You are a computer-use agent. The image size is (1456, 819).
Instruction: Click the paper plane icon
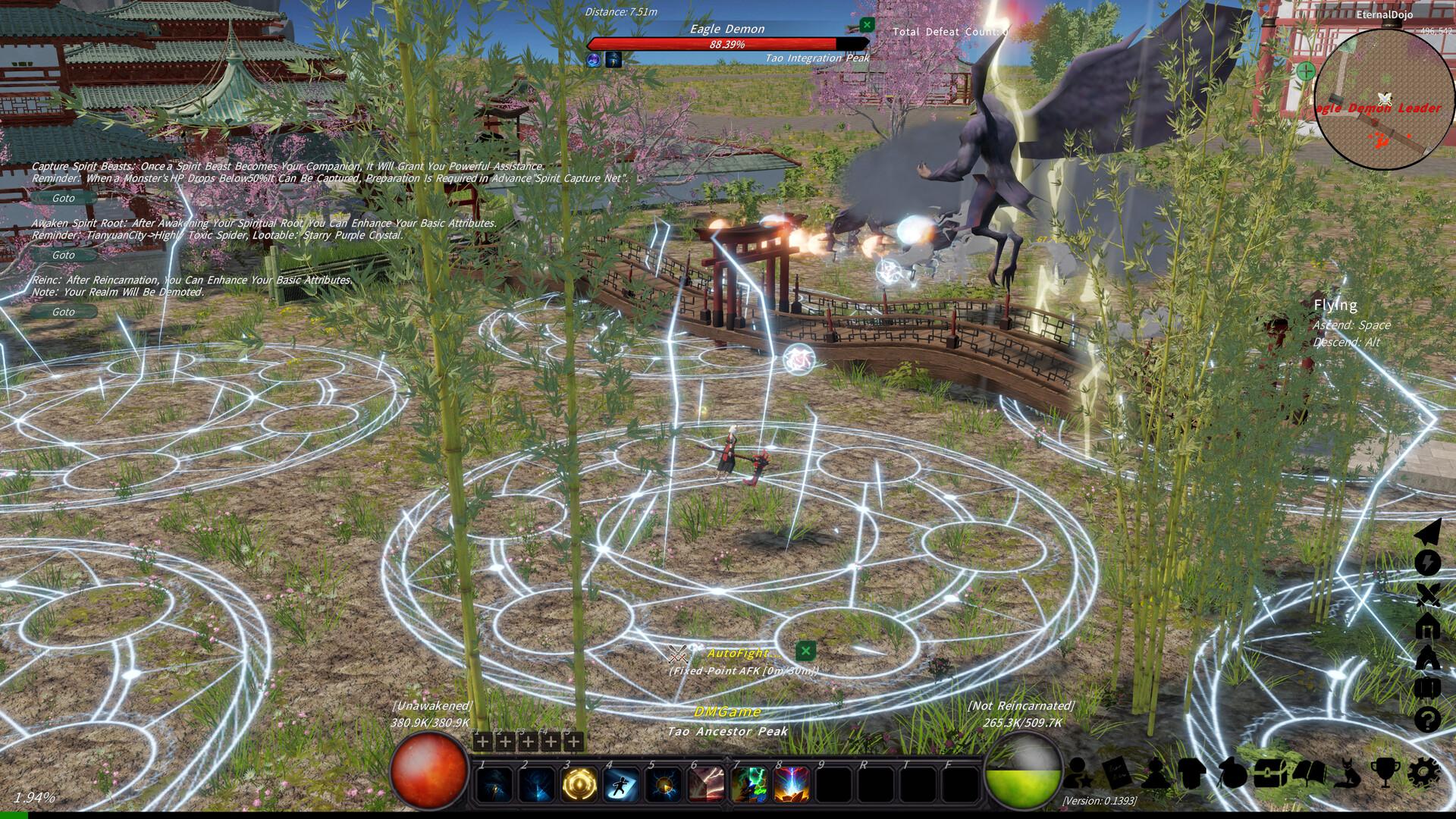click(x=1427, y=533)
